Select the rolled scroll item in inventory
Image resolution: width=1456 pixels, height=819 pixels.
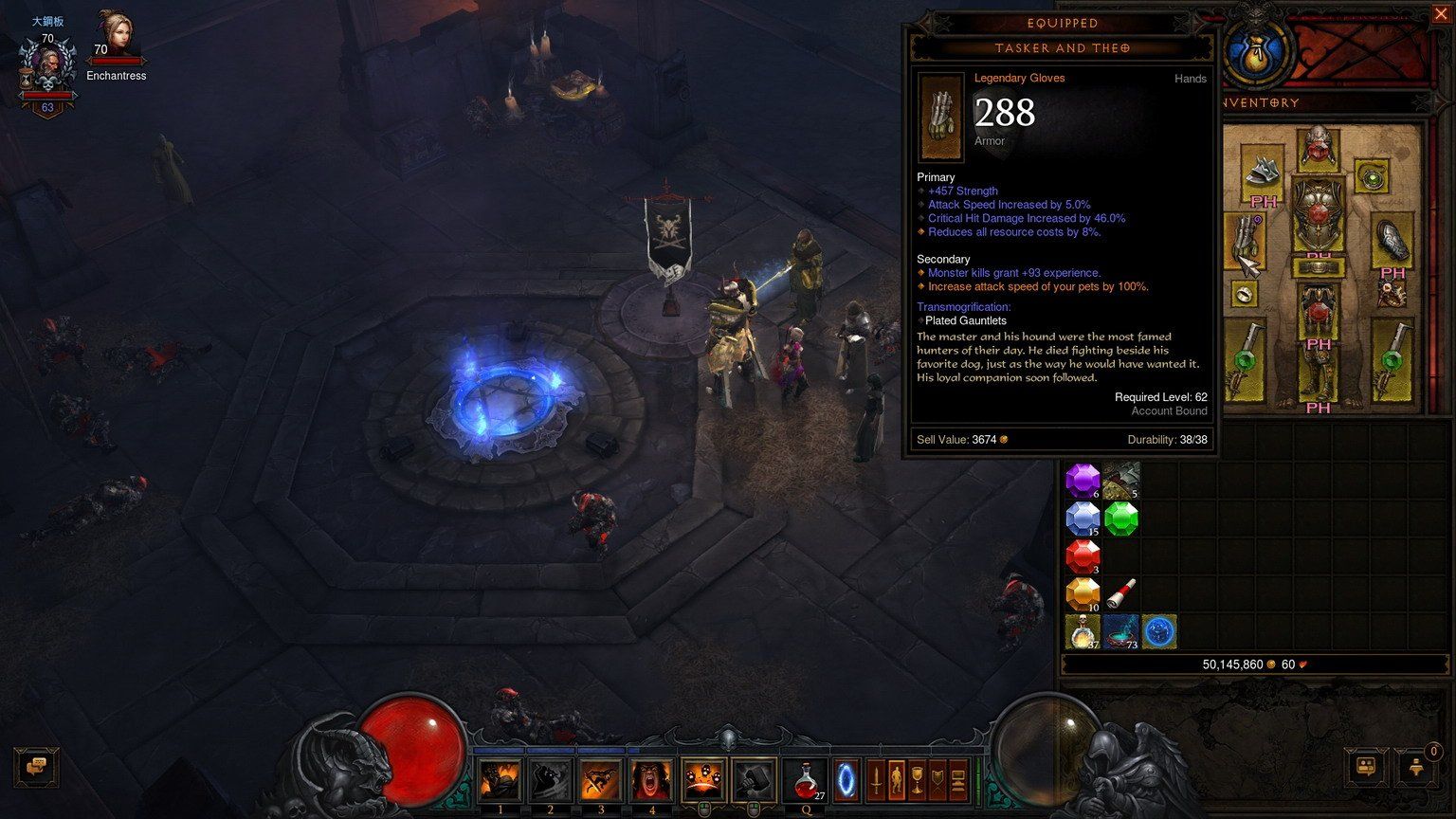pyautogui.click(x=1120, y=594)
